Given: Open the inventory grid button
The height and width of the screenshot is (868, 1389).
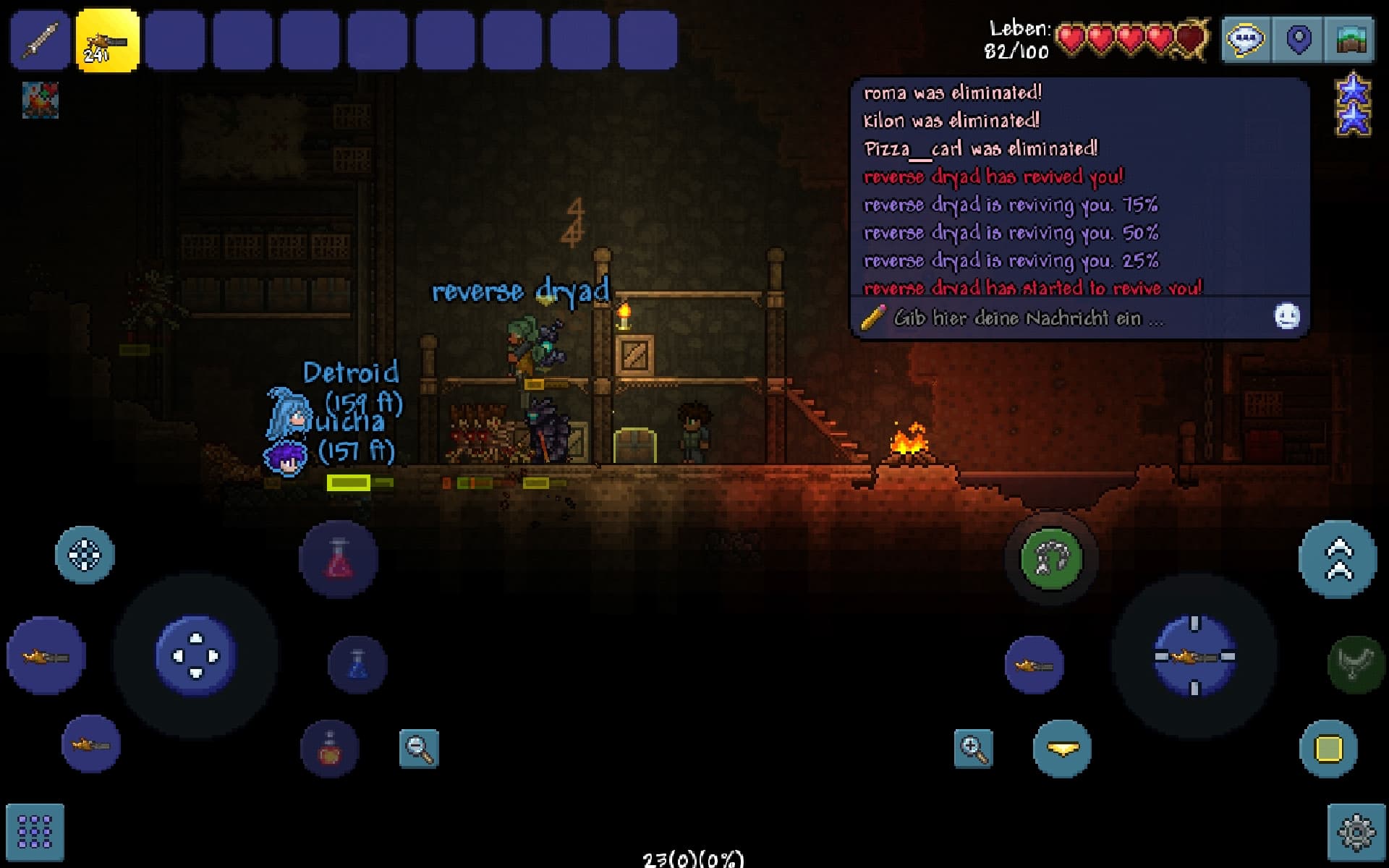Looking at the screenshot, I should pos(35,832).
